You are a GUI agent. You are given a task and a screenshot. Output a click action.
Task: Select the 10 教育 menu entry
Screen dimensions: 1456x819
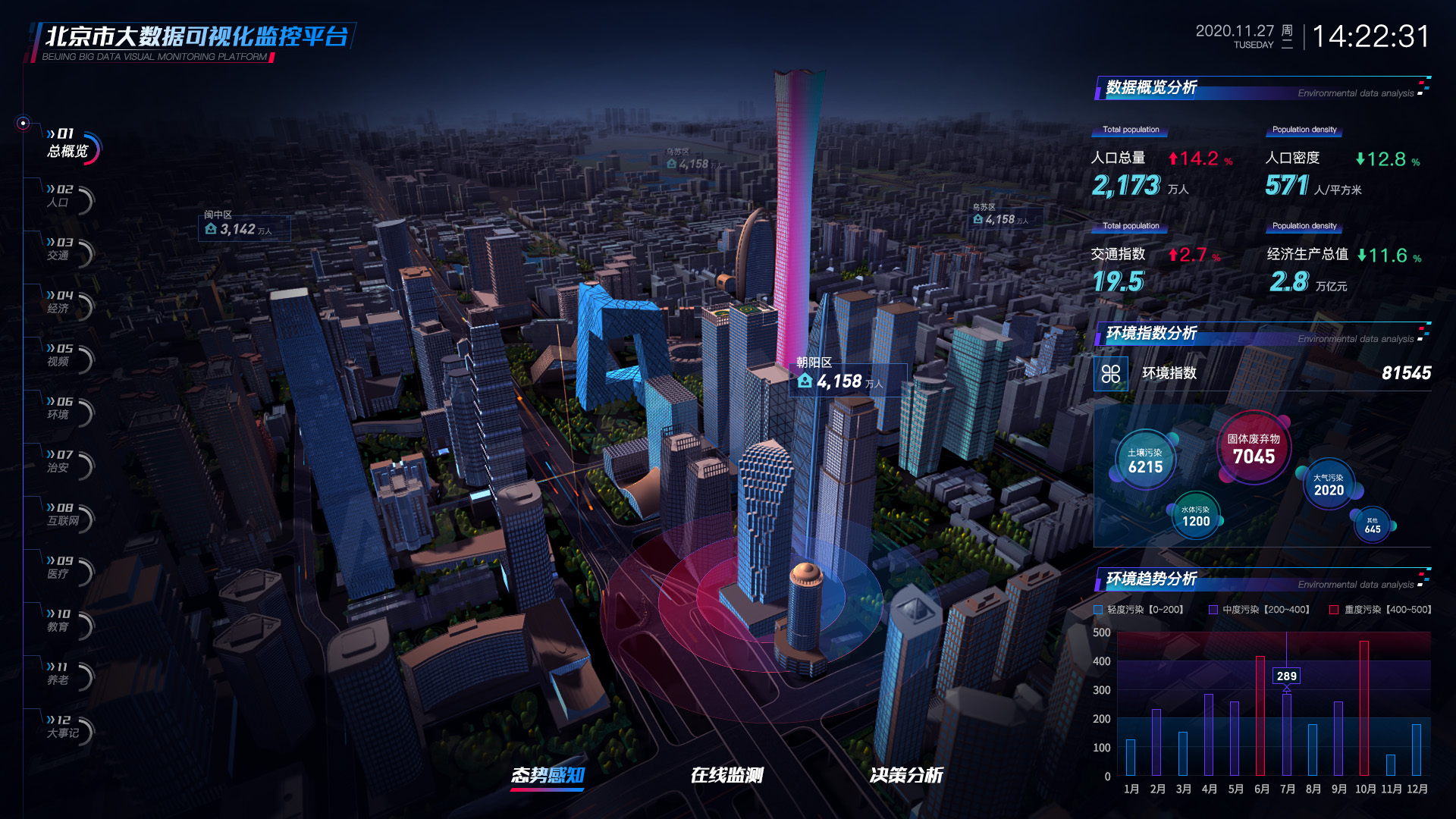click(x=62, y=621)
